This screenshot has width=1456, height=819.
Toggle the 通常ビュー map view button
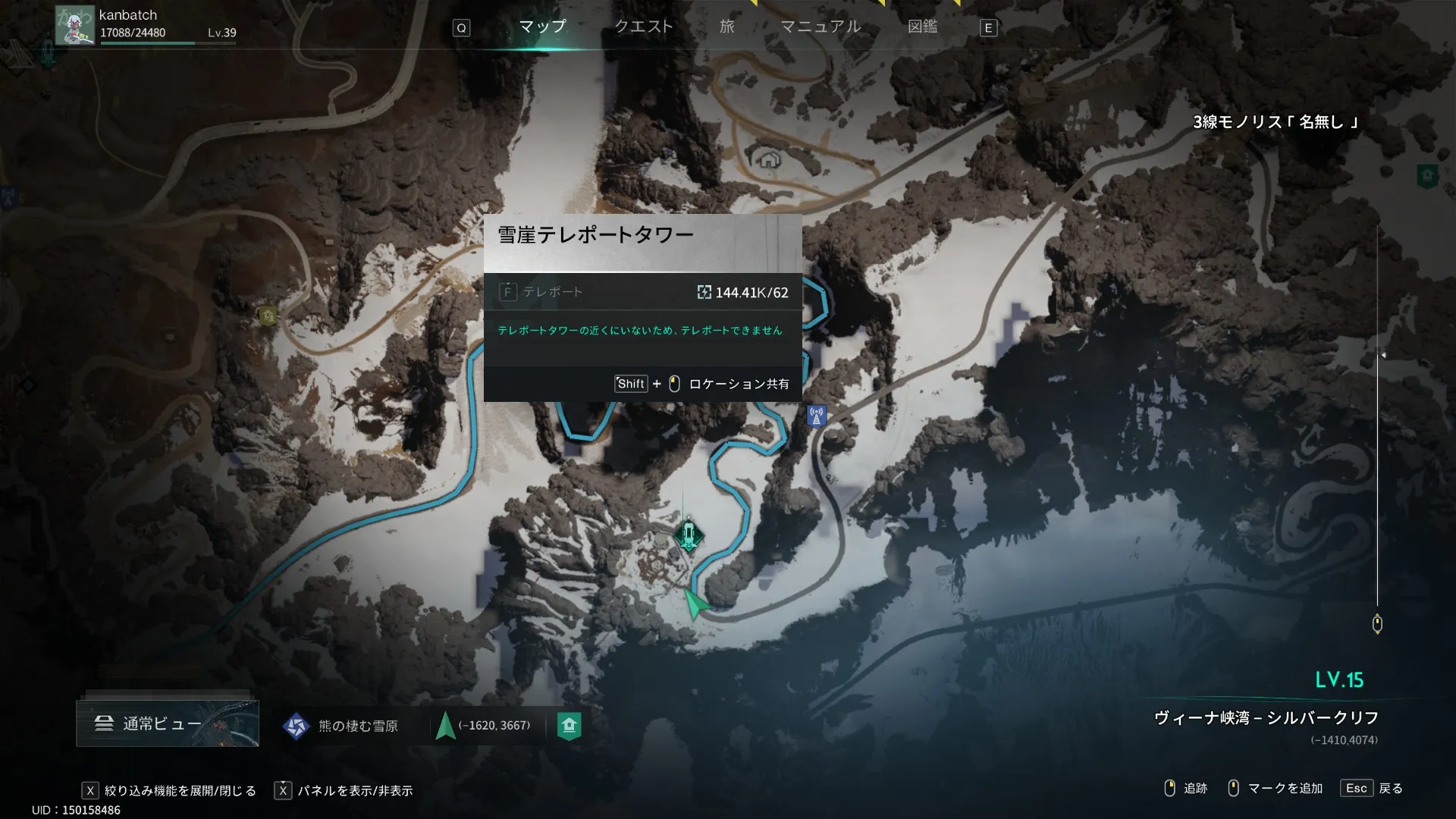tap(167, 723)
